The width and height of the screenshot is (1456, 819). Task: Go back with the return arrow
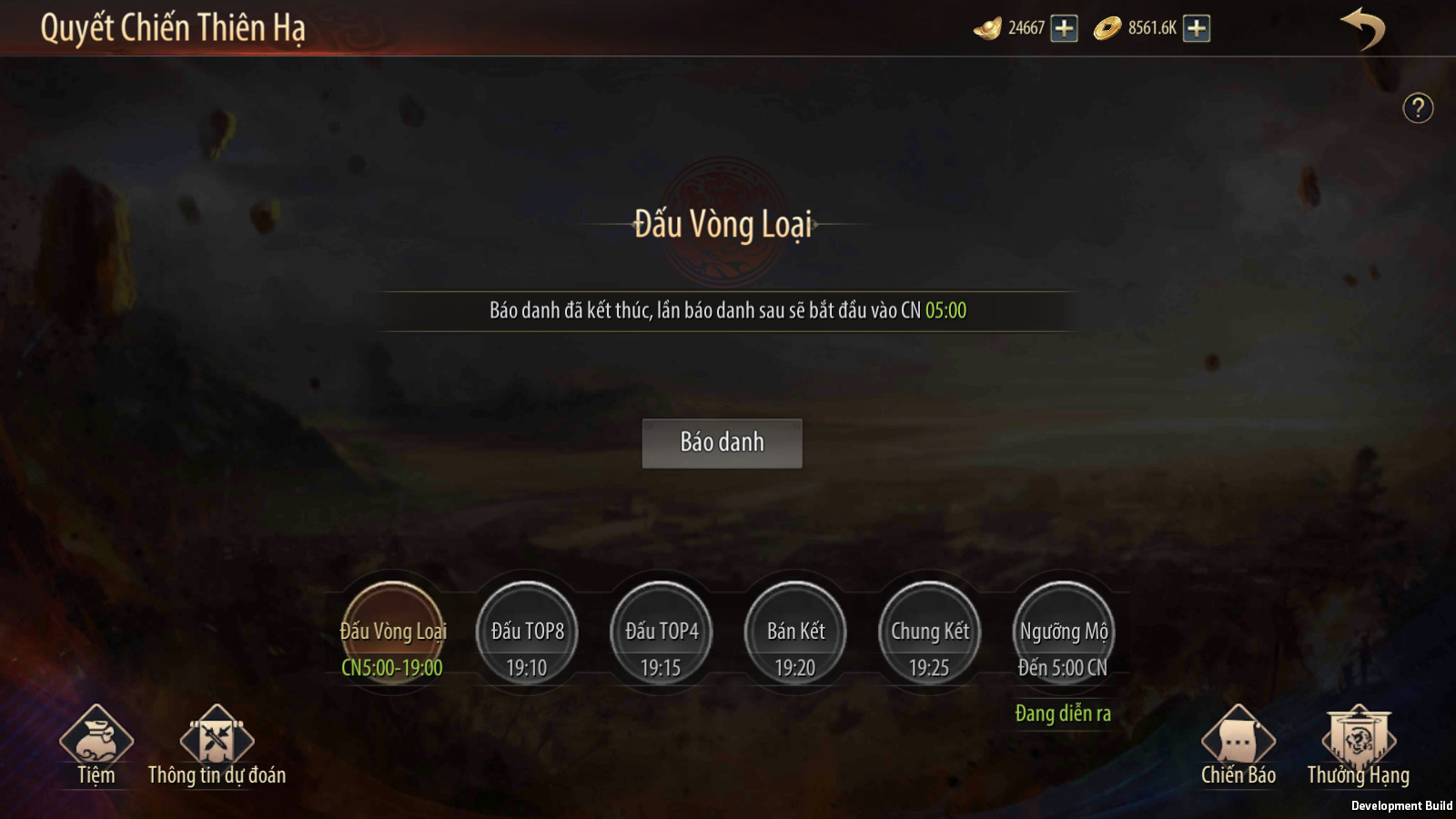point(1362,28)
